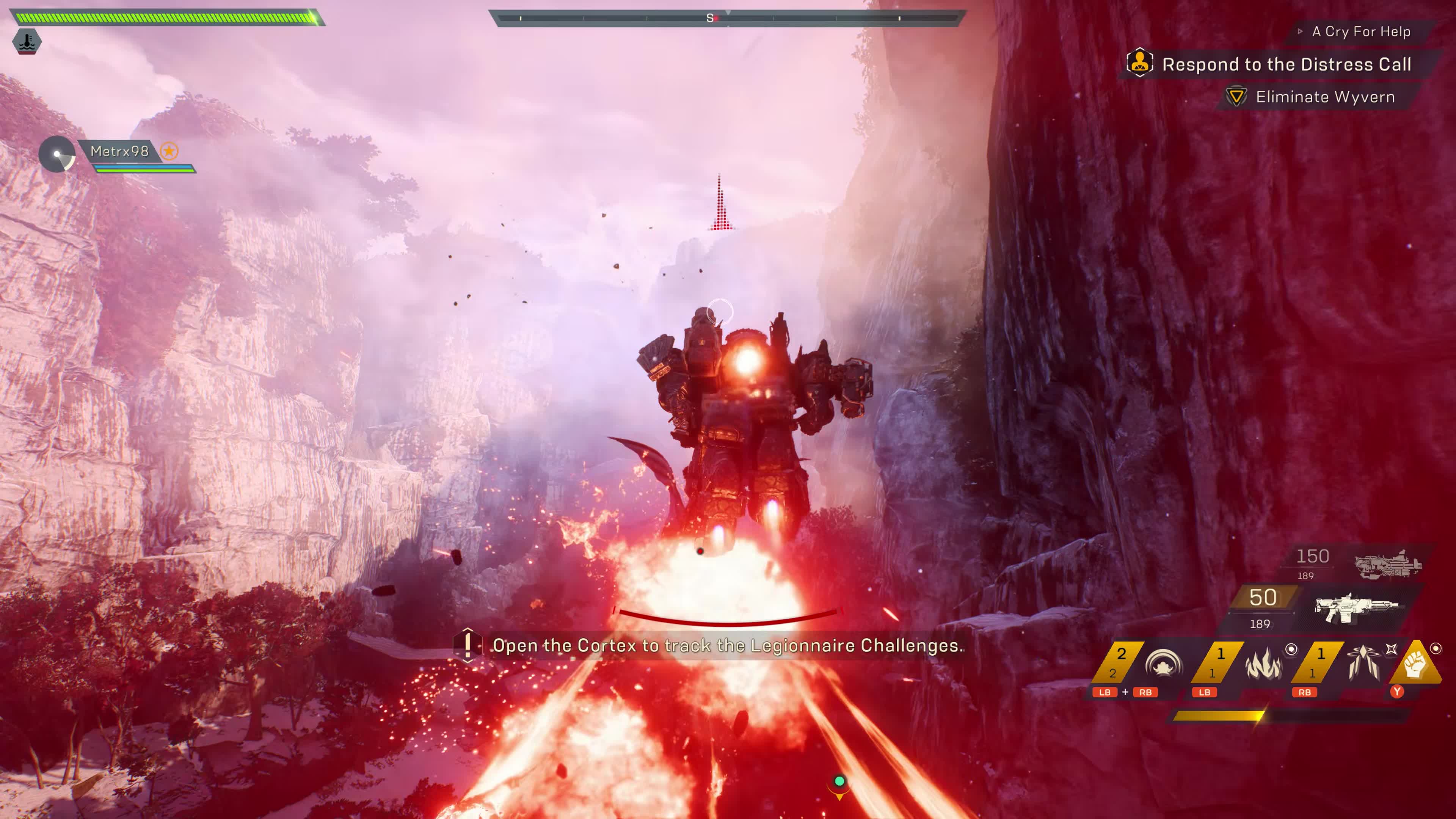The width and height of the screenshot is (1456, 819).
Task: Switch to the dimmed secondary weapon icon
Action: pos(1388,564)
